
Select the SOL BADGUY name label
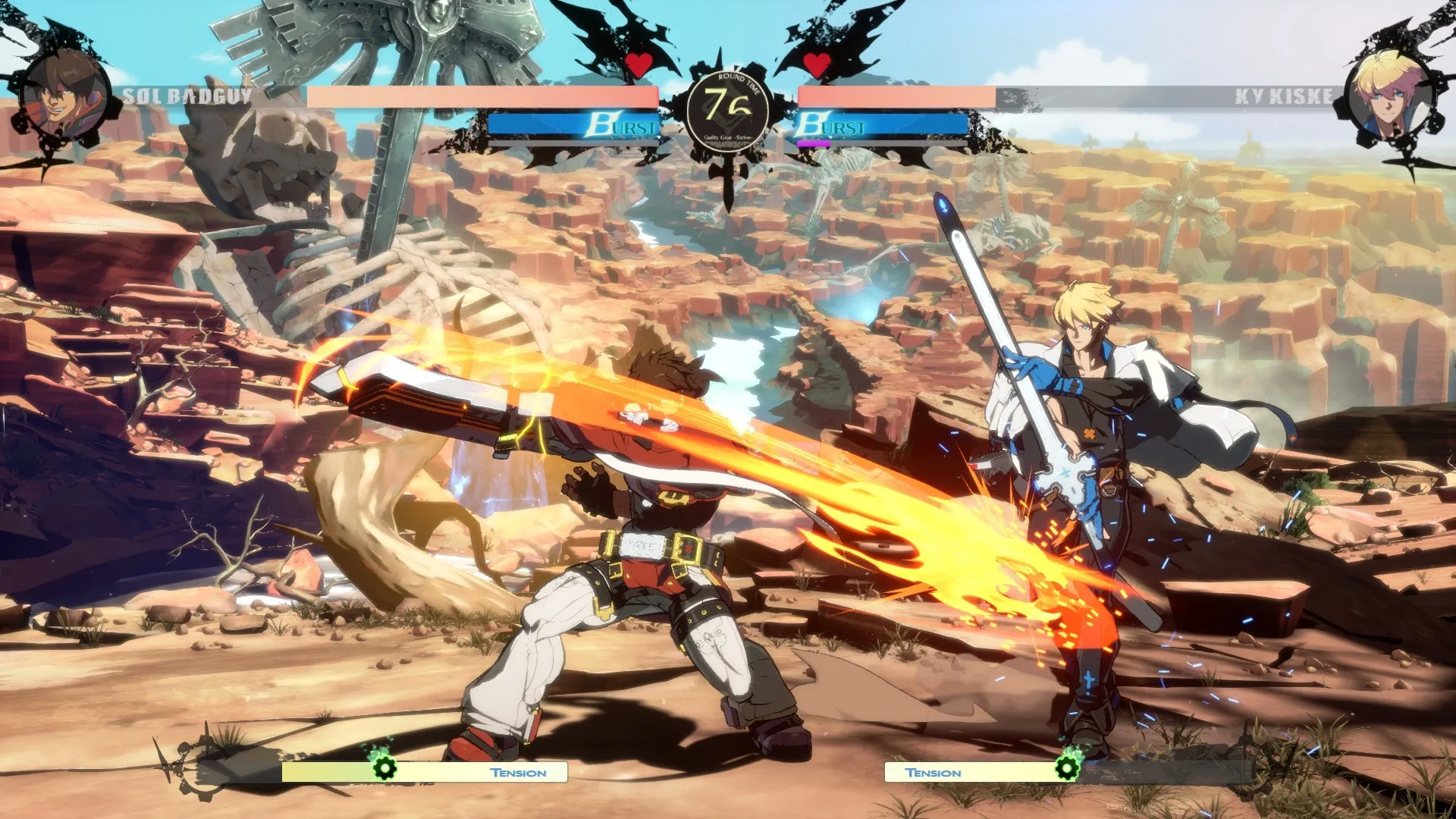coord(187,94)
